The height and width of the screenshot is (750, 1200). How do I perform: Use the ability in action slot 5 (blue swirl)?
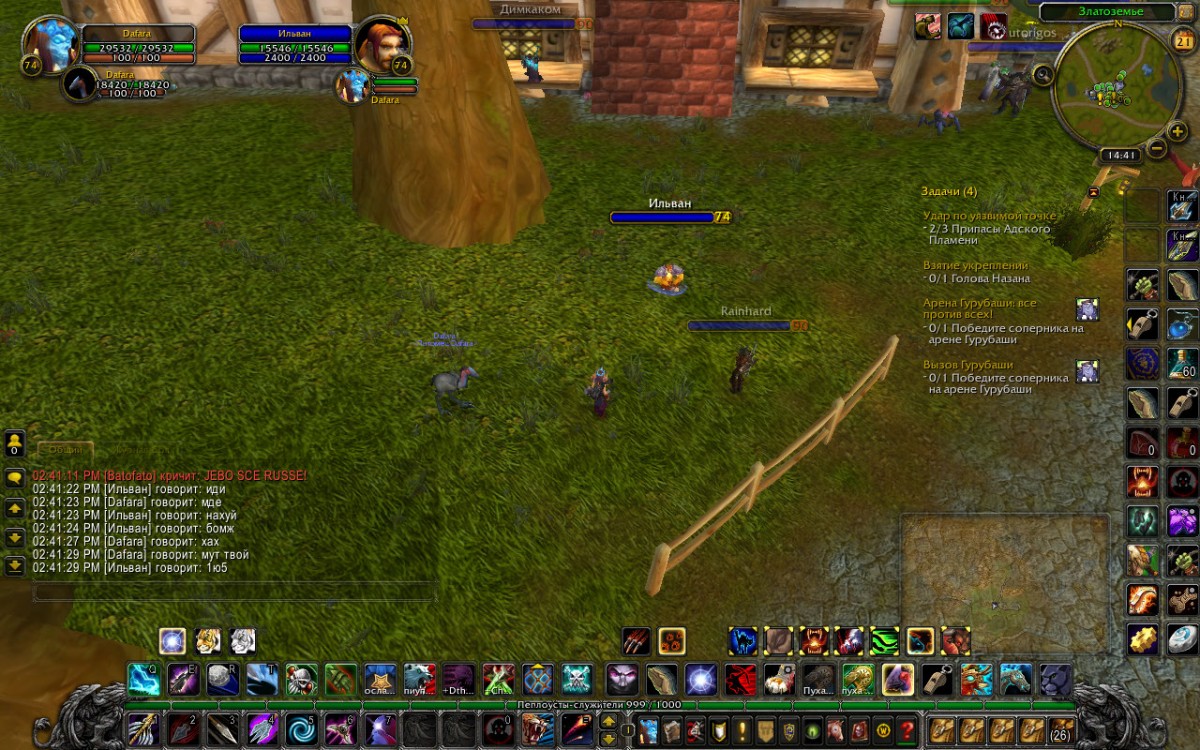pos(299,728)
